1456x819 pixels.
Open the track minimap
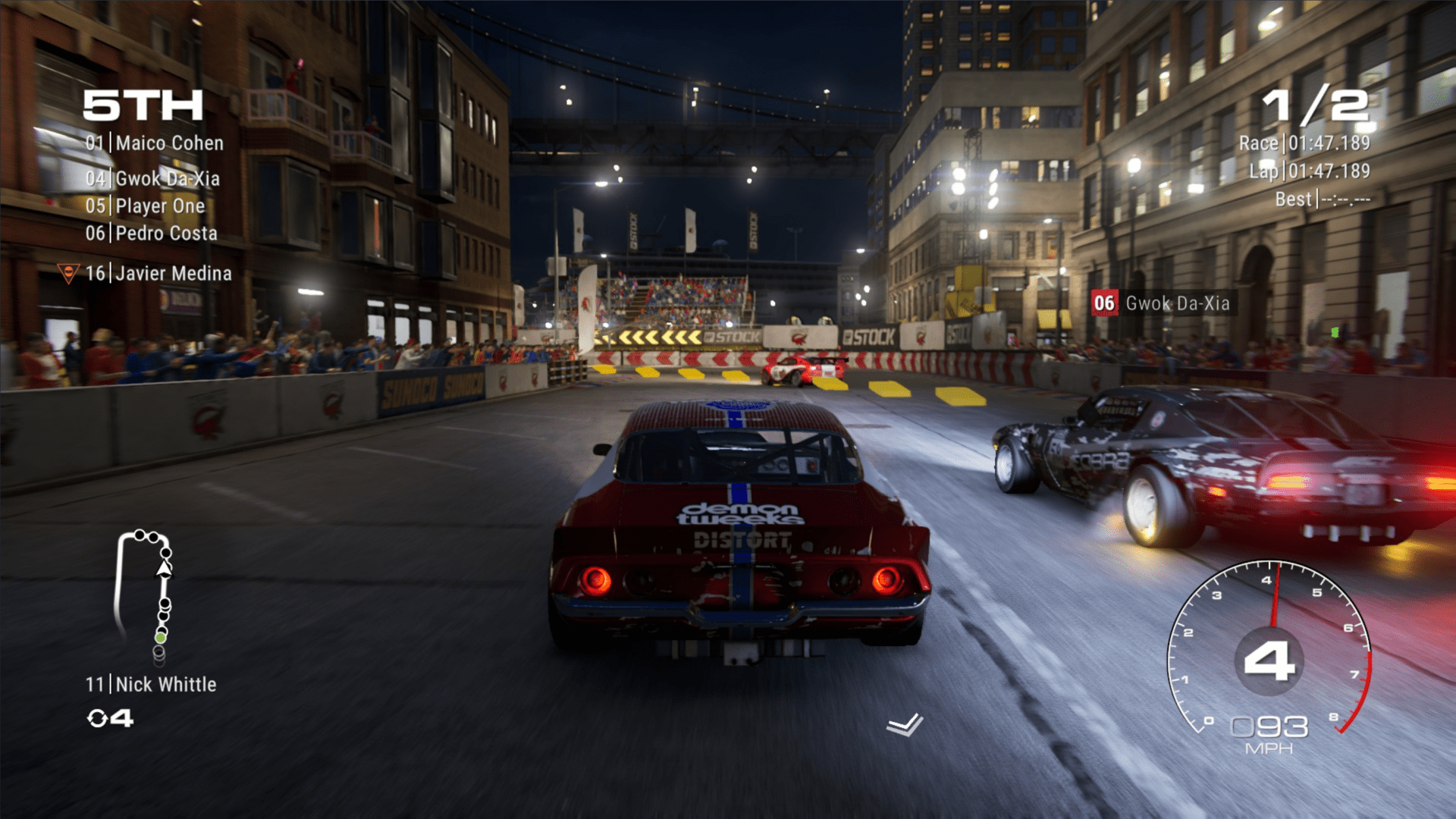(x=144, y=591)
